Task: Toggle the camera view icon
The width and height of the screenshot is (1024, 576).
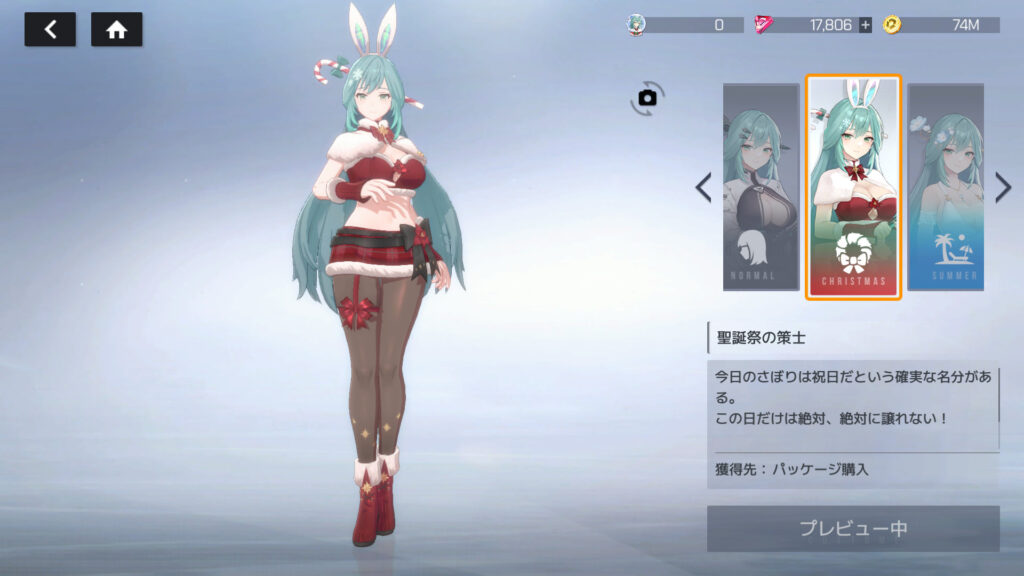Action: [648, 97]
